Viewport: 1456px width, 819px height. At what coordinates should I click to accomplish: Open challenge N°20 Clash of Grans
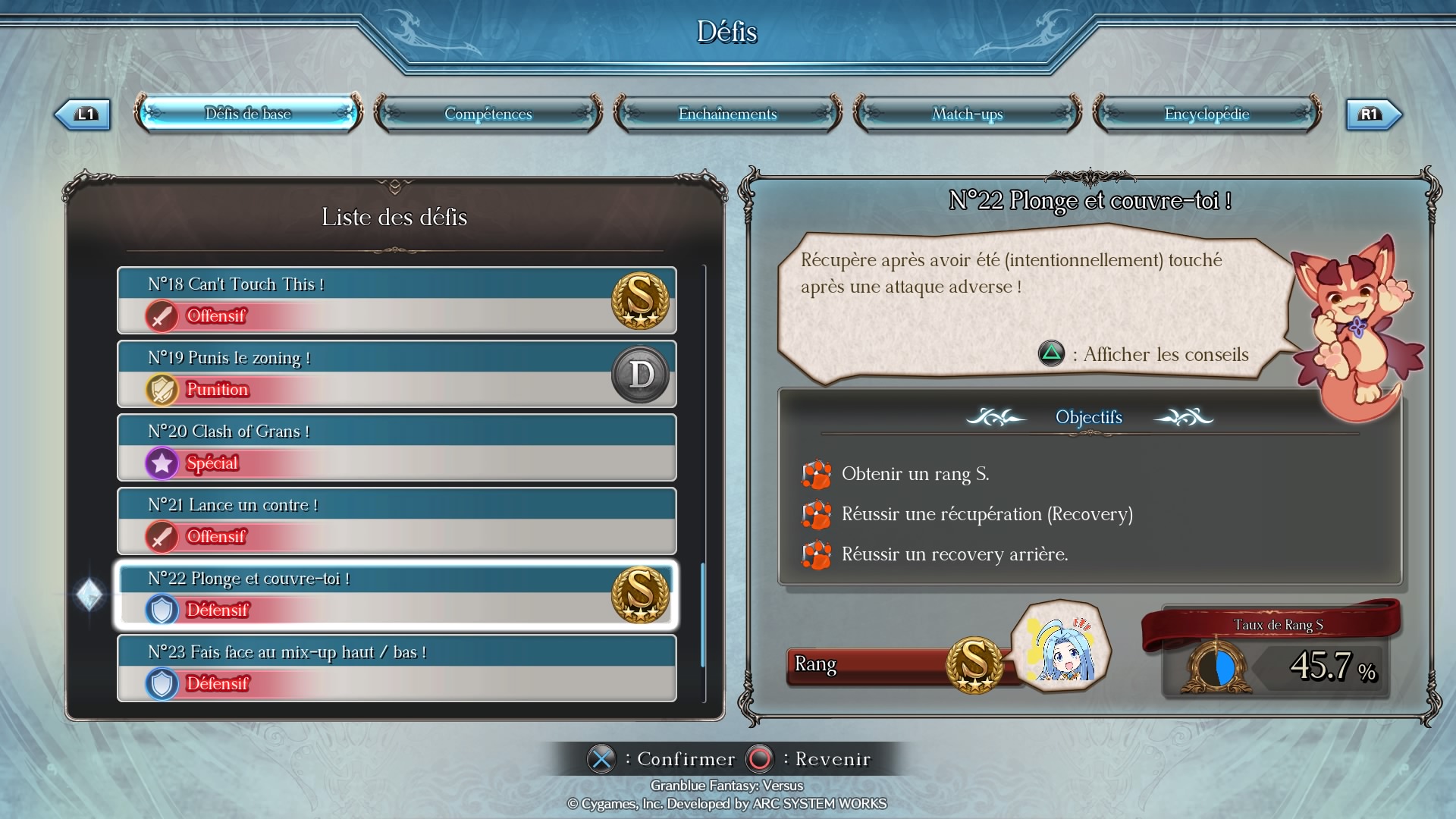click(397, 447)
